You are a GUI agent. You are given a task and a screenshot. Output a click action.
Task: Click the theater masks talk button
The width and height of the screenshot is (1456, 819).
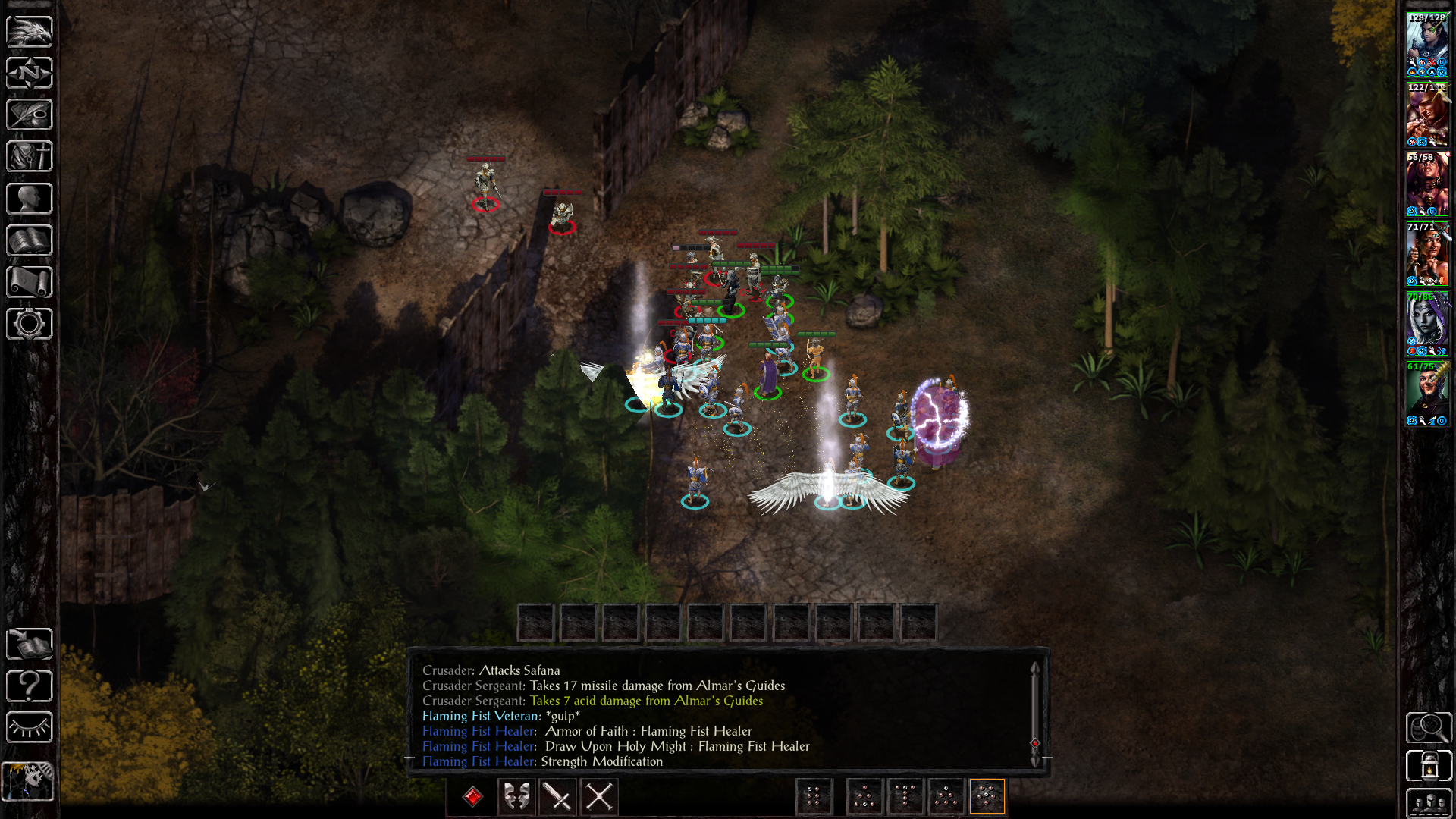coord(517,797)
